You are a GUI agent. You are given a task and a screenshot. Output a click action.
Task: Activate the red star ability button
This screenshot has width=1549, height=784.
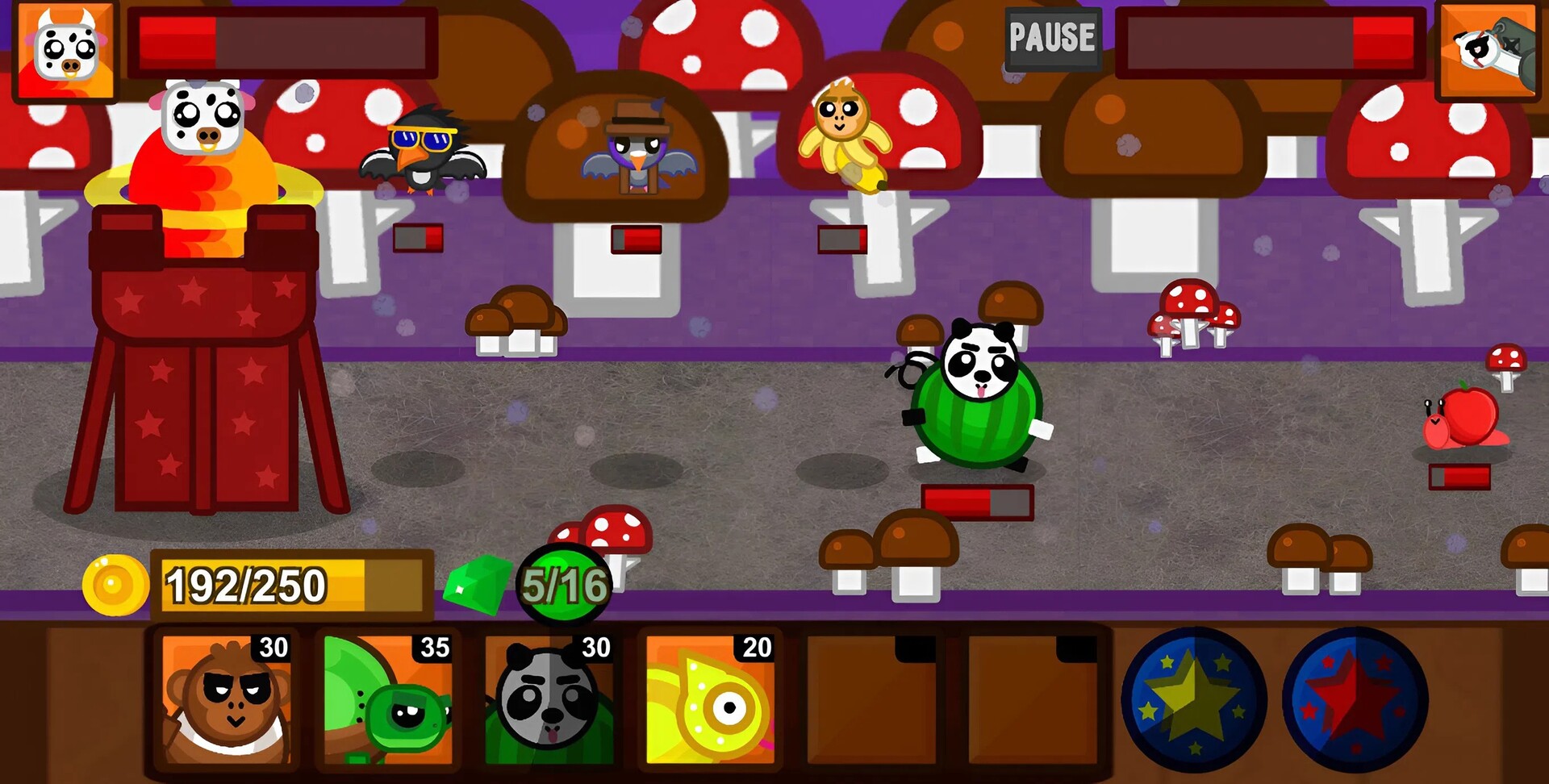1355,700
